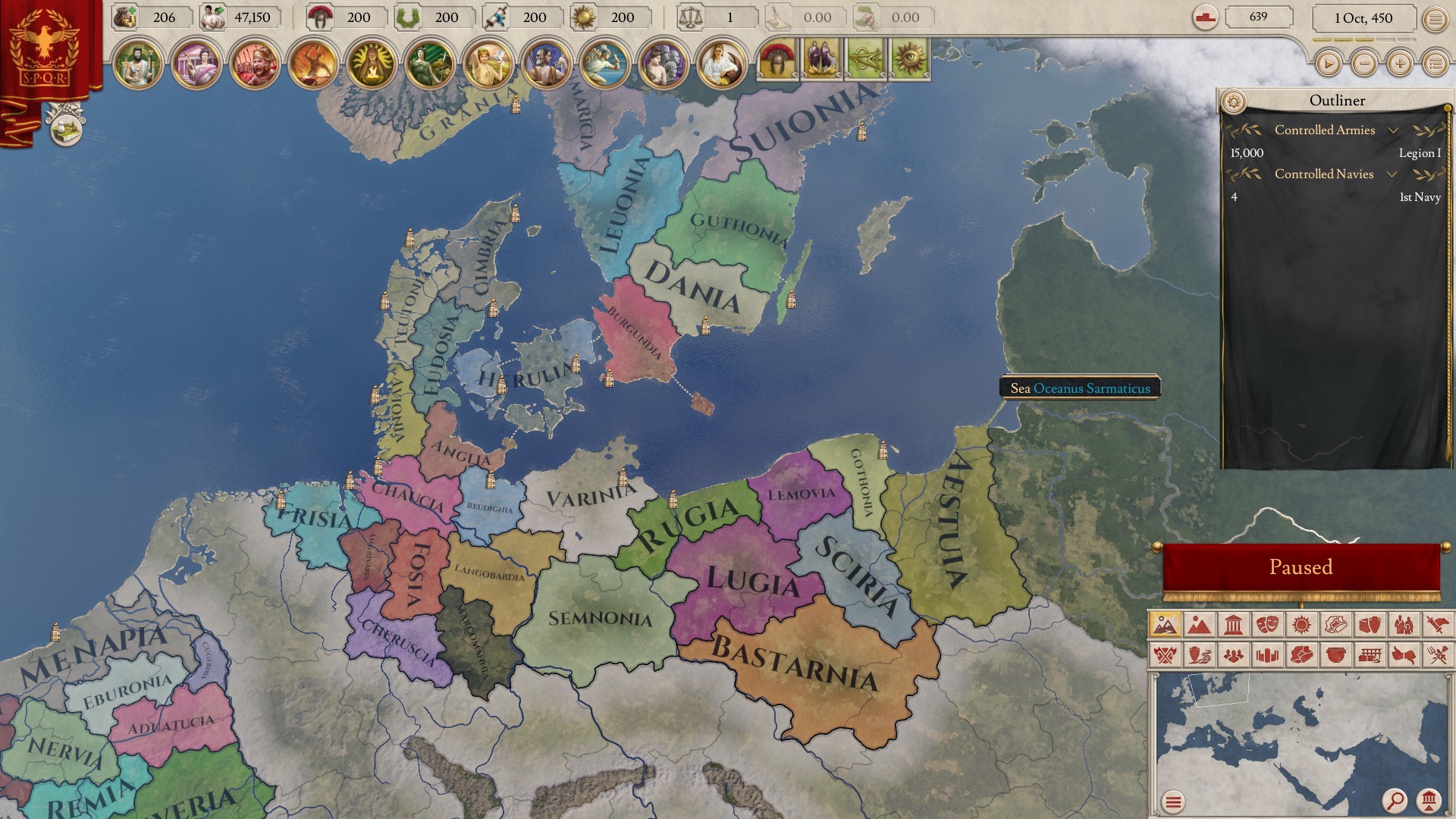The image size is (1456, 819).
Task: Collapse the Controlled Navies section
Action: pos(1392,174)
